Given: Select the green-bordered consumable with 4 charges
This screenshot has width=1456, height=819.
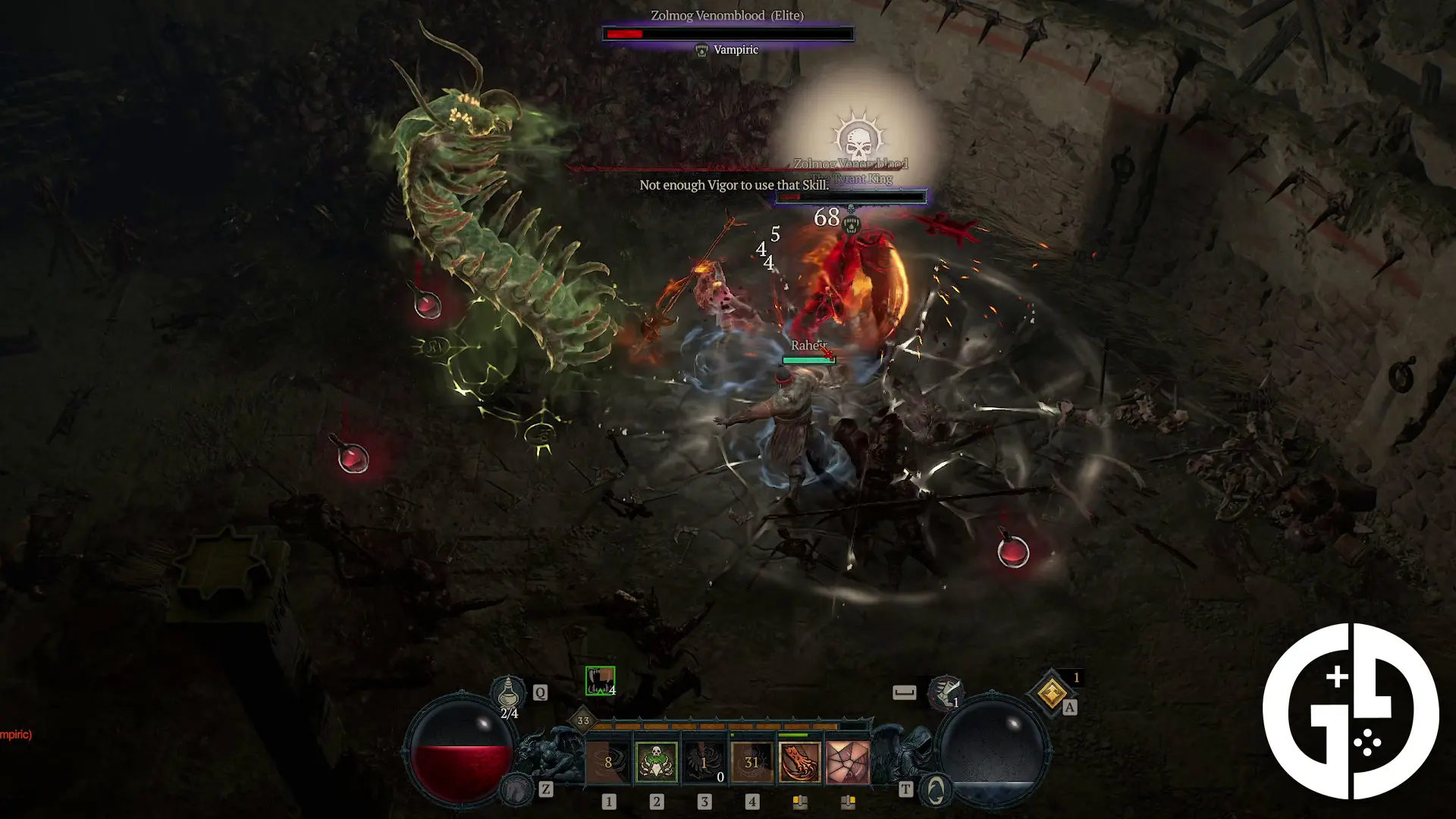Looking at the screenshot, I should click(599, 681).
